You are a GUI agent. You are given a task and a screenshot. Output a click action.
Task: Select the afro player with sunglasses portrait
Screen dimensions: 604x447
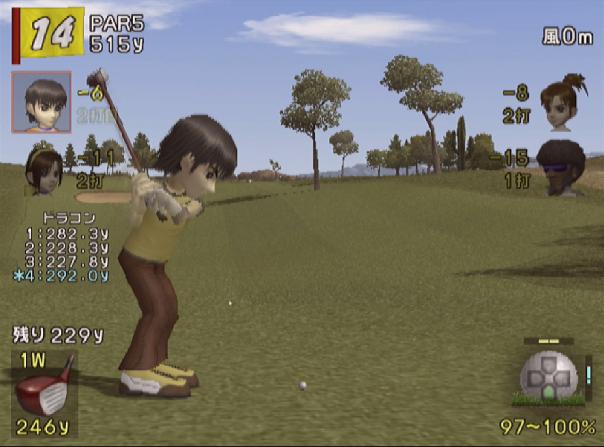click(561, 165)
